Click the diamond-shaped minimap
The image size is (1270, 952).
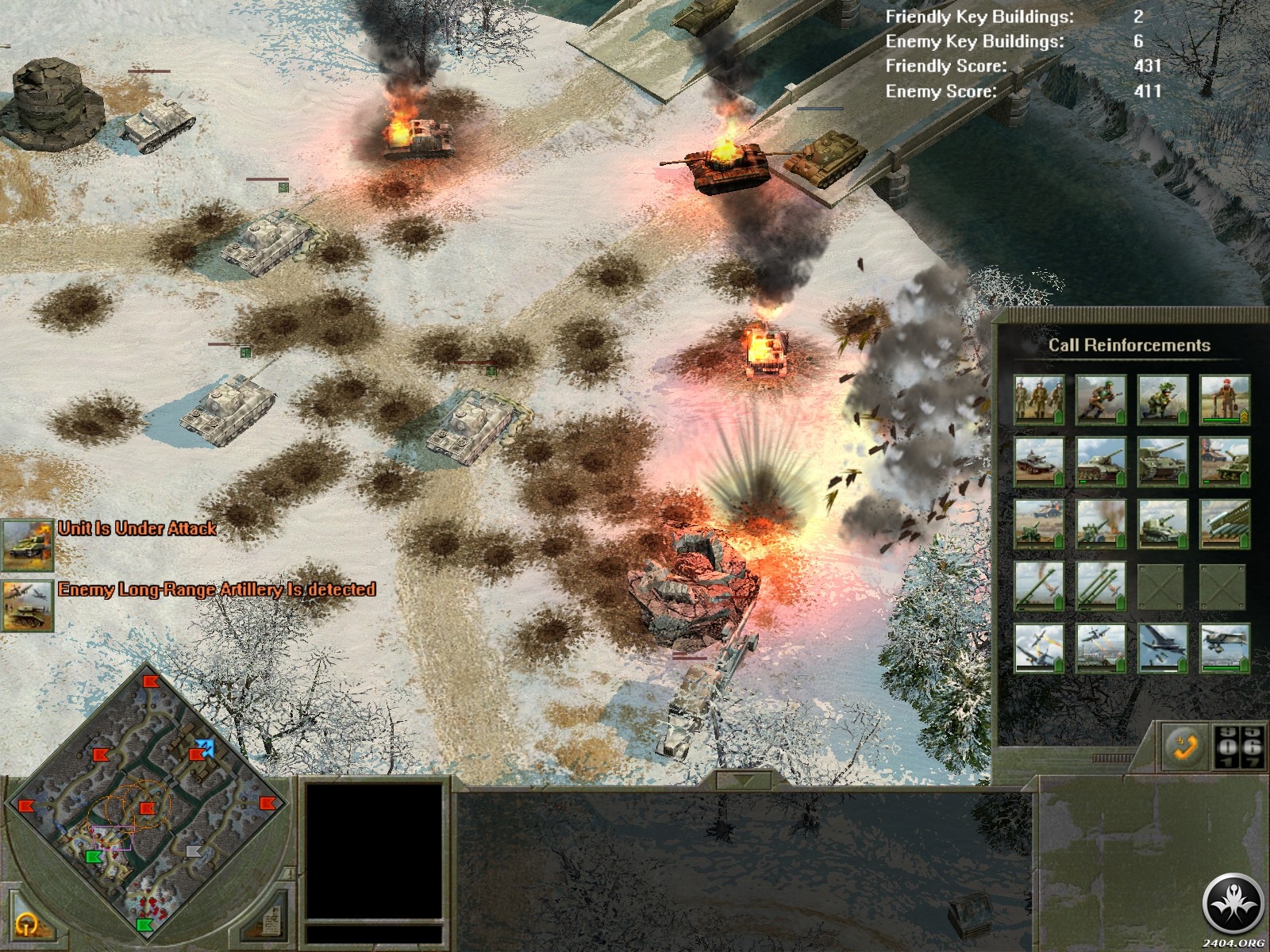coord(147,801)
